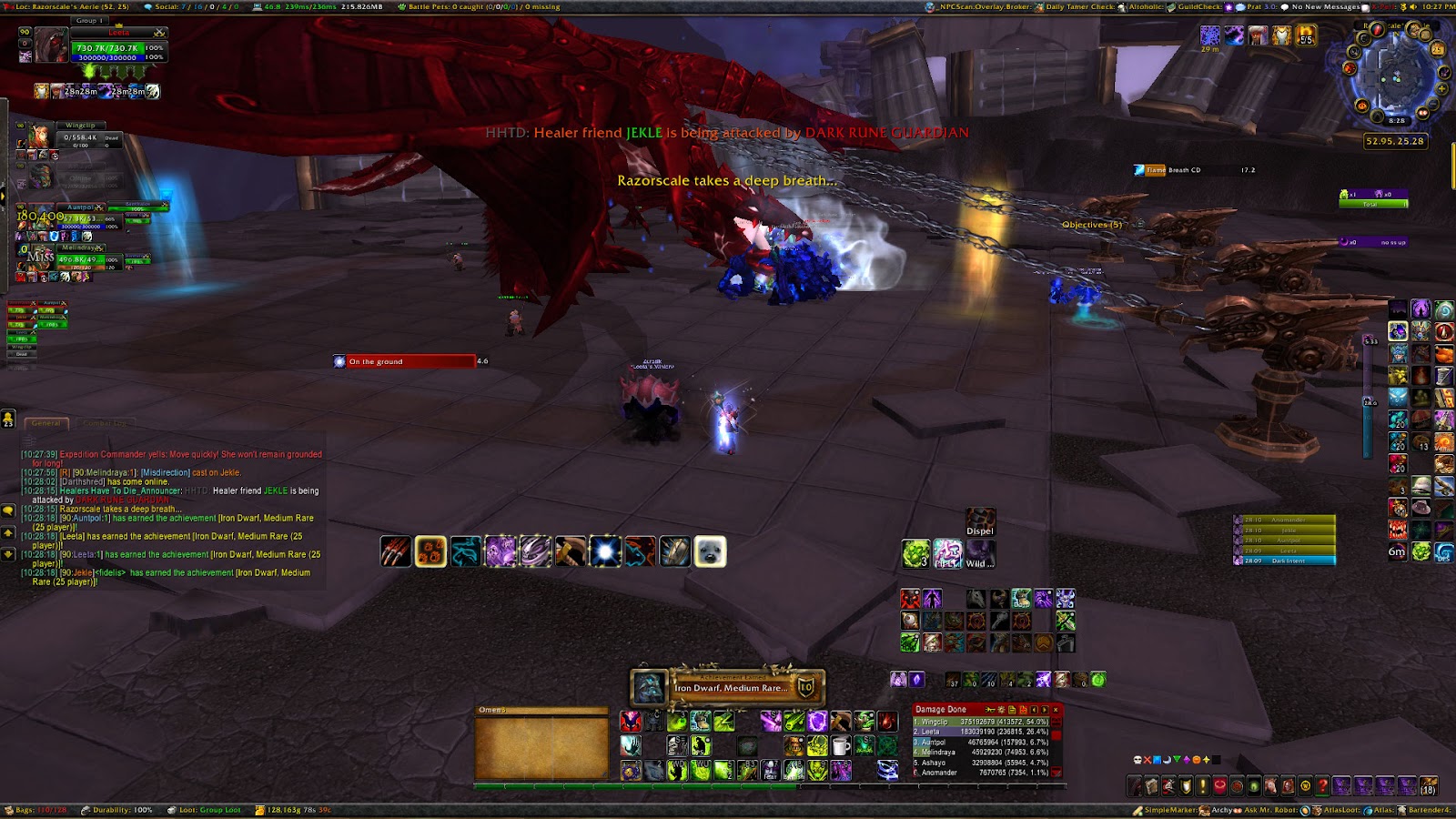The height and width of the screenshot is (819, 1456).
Task: Switch to the General chat tab
Action: [45, 423]
